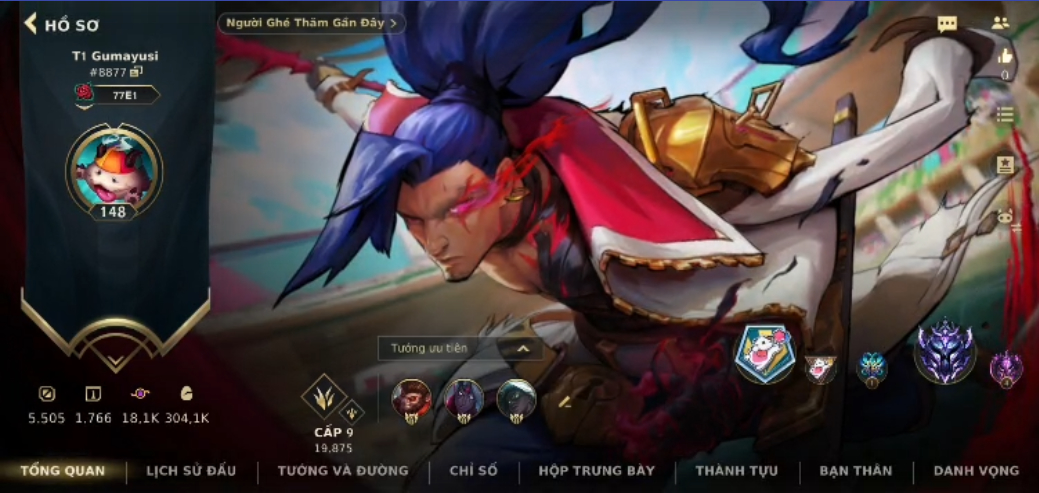The width and height of the screenshot is (1039, 493).
Task: Select the Hộp Trưng Bày tab
Action: click(x=596, y=471)
